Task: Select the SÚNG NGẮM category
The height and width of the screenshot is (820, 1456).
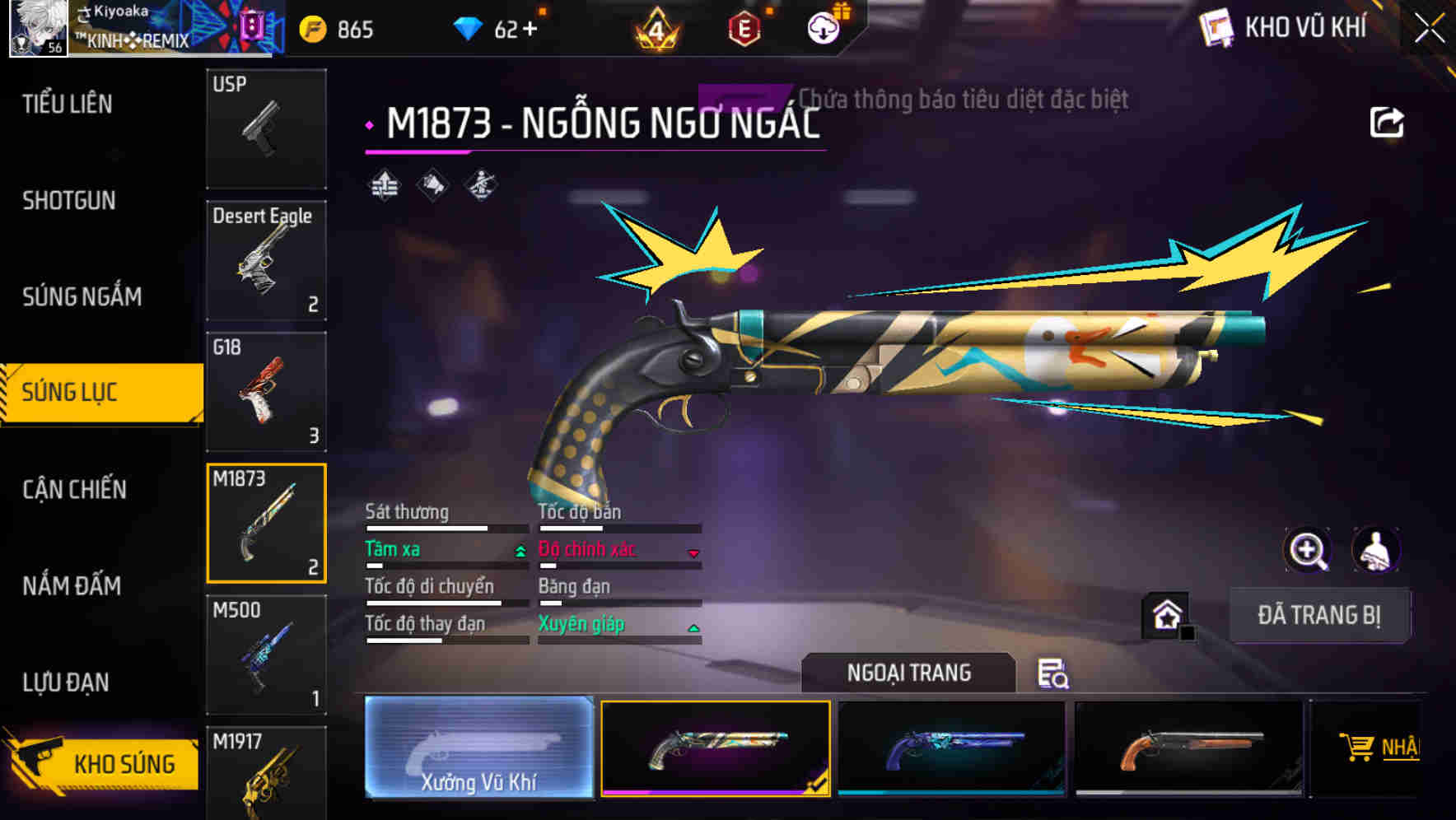Action: 81,296
